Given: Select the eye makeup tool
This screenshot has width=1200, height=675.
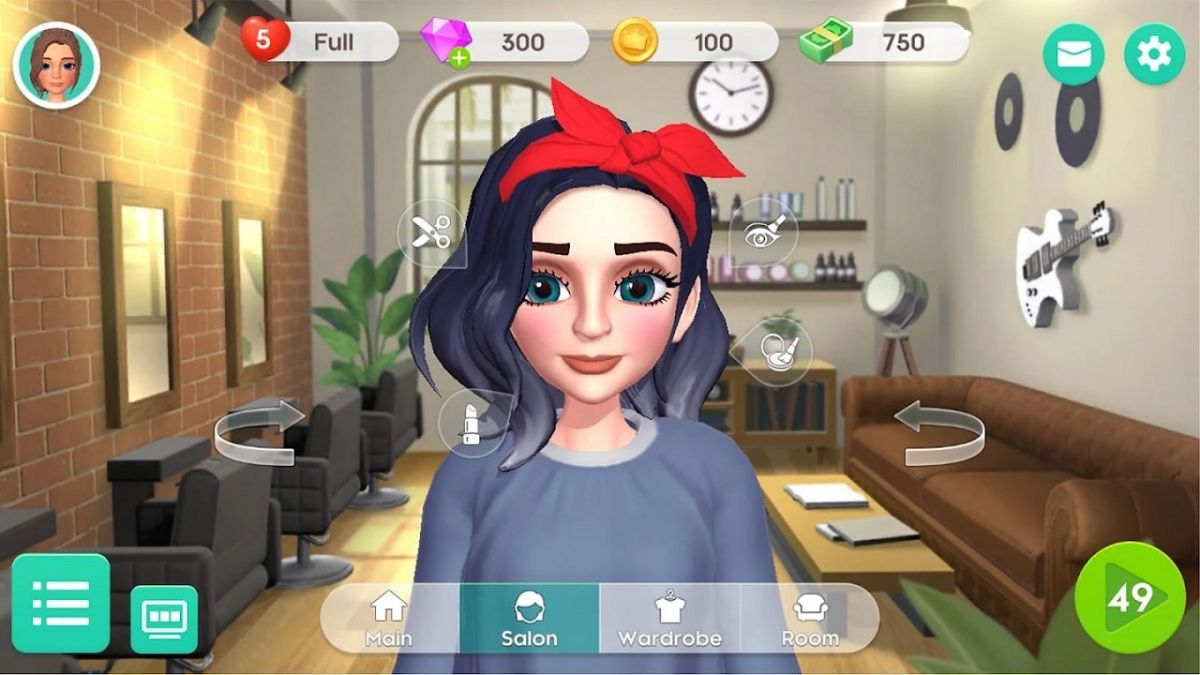Looking at the screenshot, I should 764,231.
